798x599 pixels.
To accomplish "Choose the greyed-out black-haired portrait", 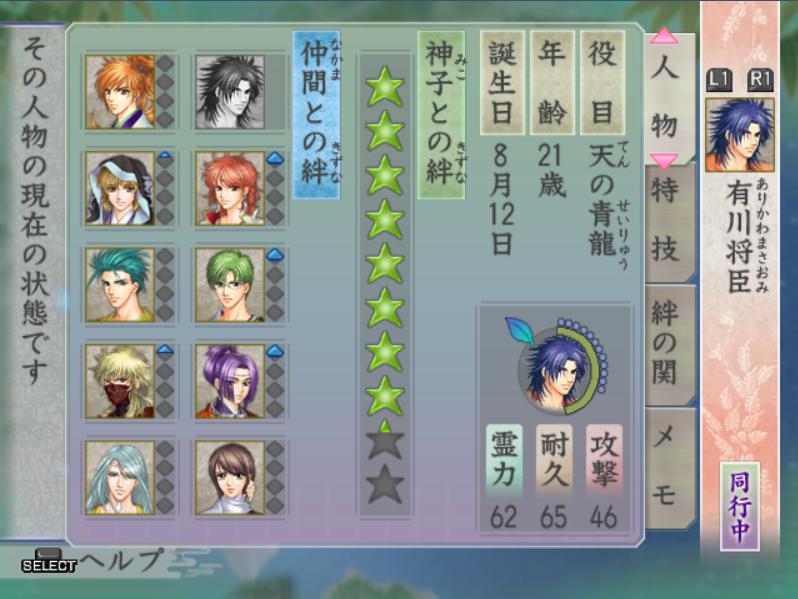I will [229, 91].
